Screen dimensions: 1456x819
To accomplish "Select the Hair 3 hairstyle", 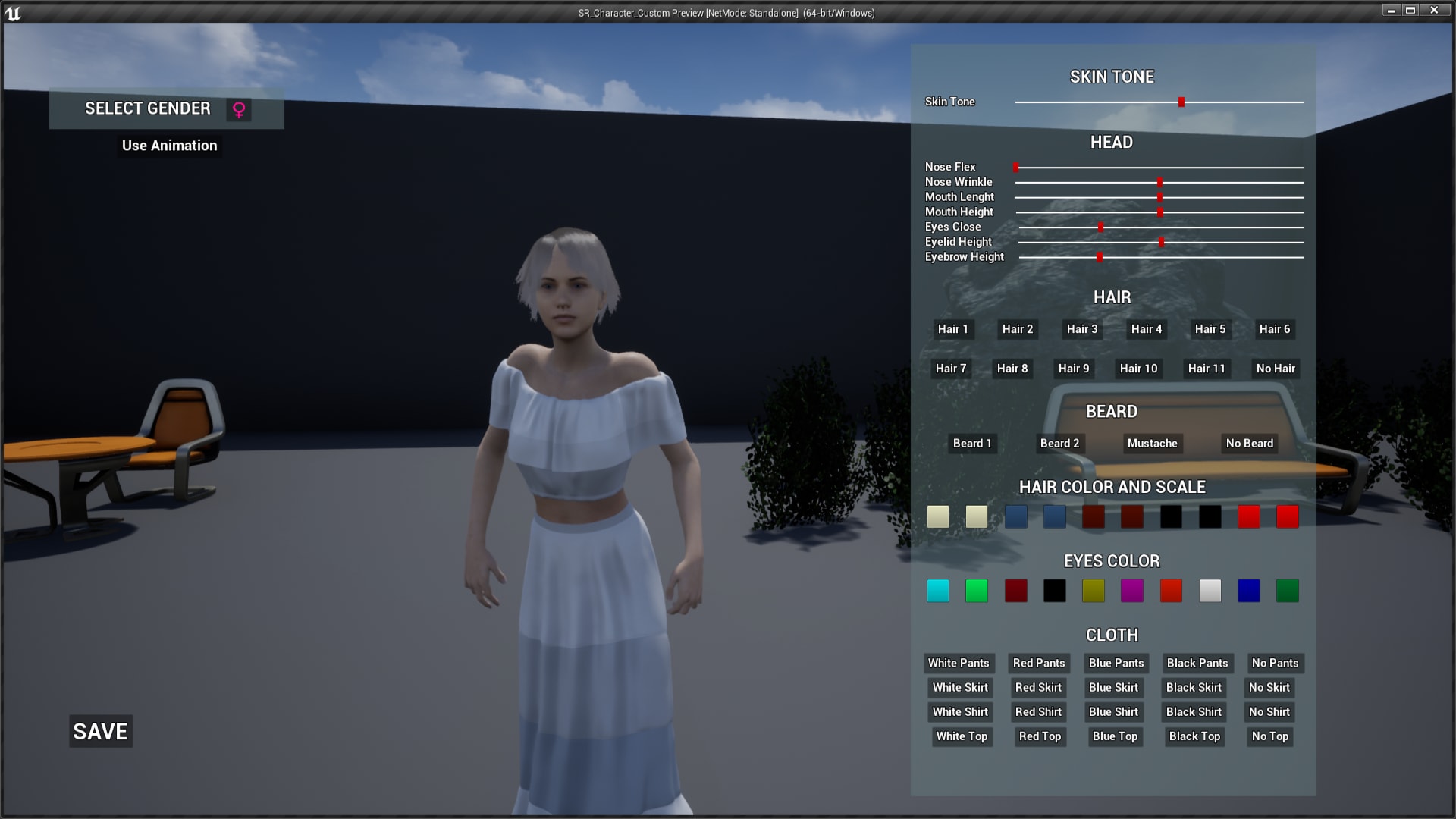I will click(1081, 329).
